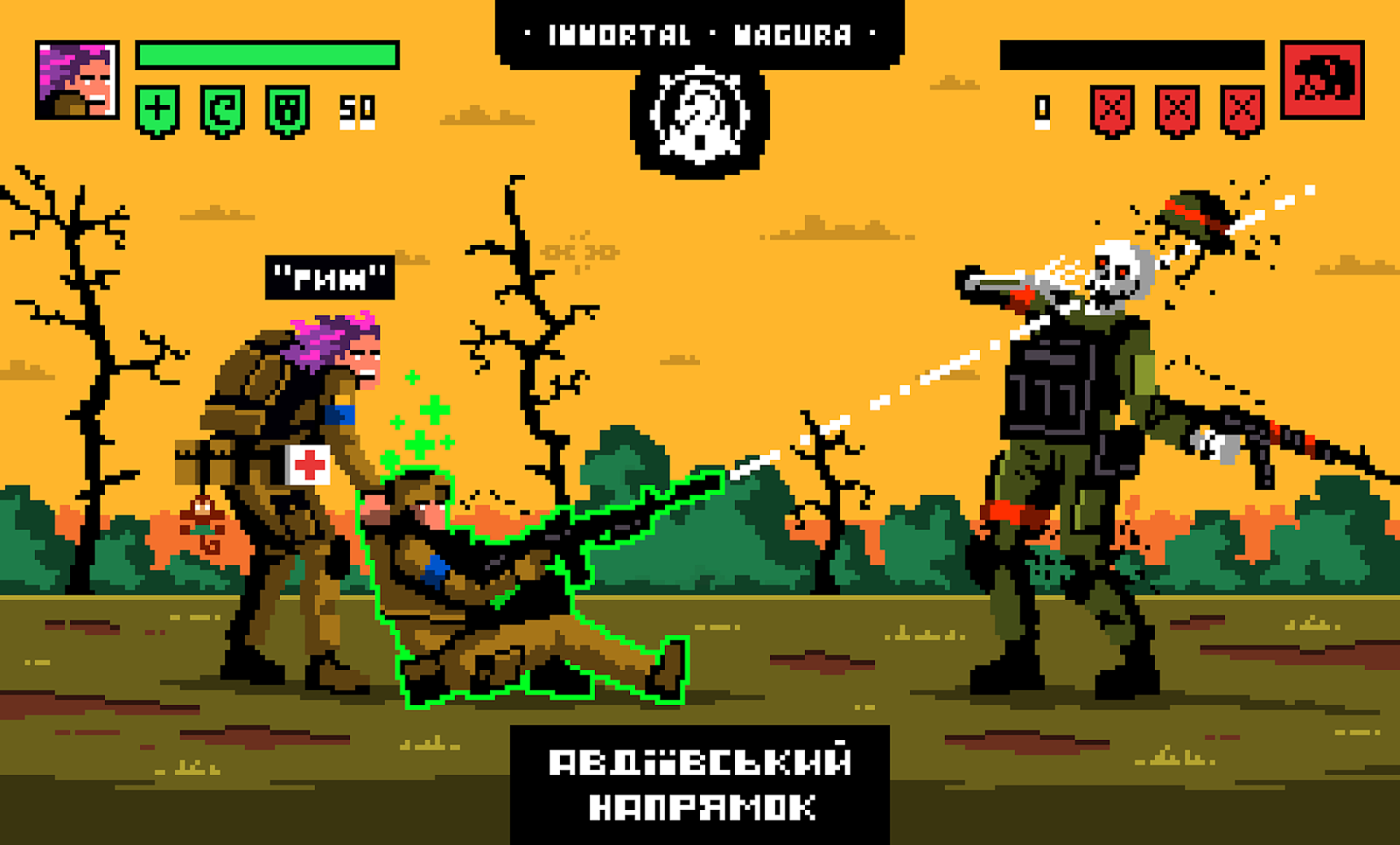Click the red enemy helmet portrait

pos(1322,80)
